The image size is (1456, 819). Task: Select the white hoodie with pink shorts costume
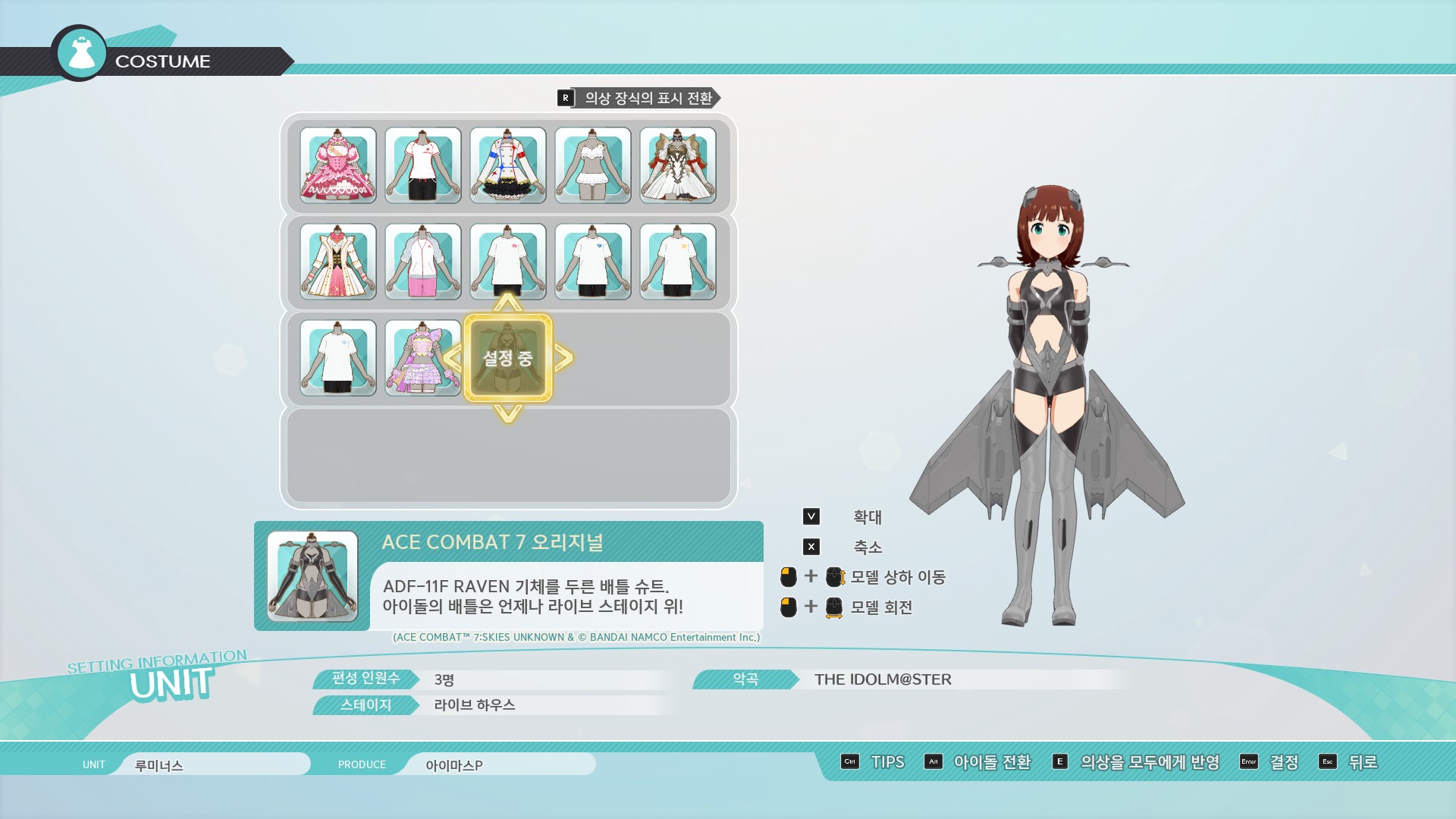click(x=423, y=262)
